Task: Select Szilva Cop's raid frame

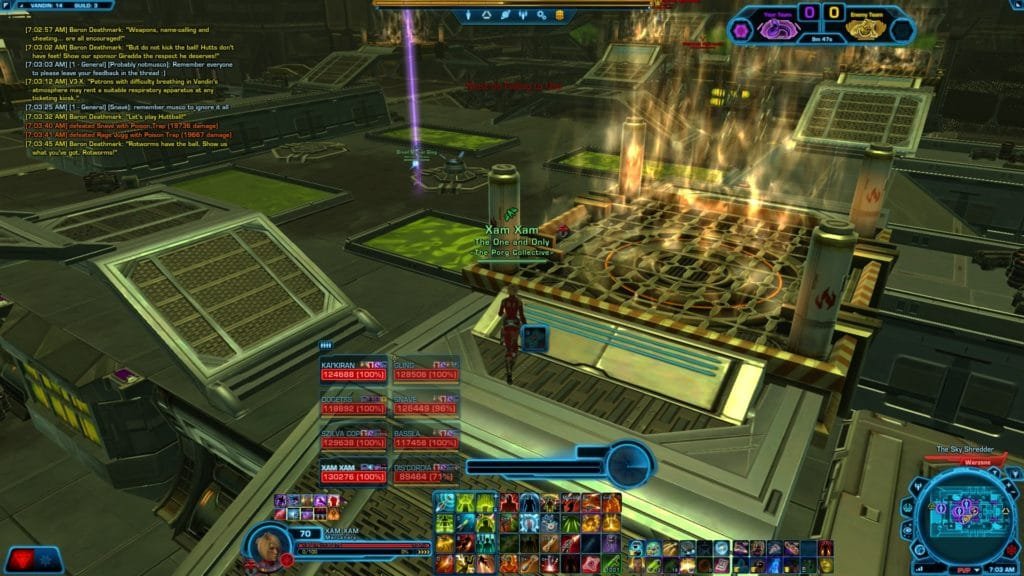Action: [353, 437]
